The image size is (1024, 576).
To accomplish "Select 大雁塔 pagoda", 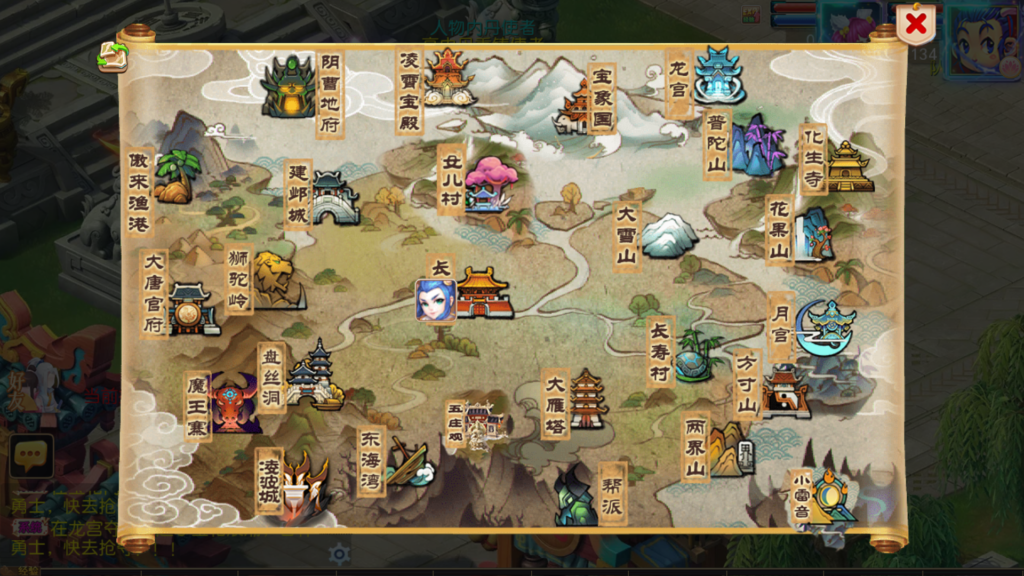I will [587, 400].
